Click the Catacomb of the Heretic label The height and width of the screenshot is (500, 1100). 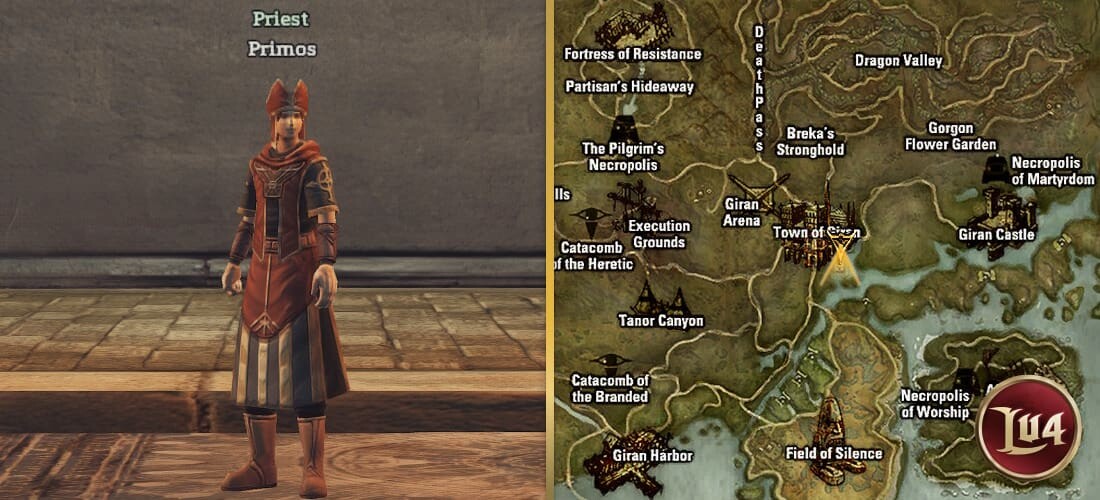tap(596, 256)
